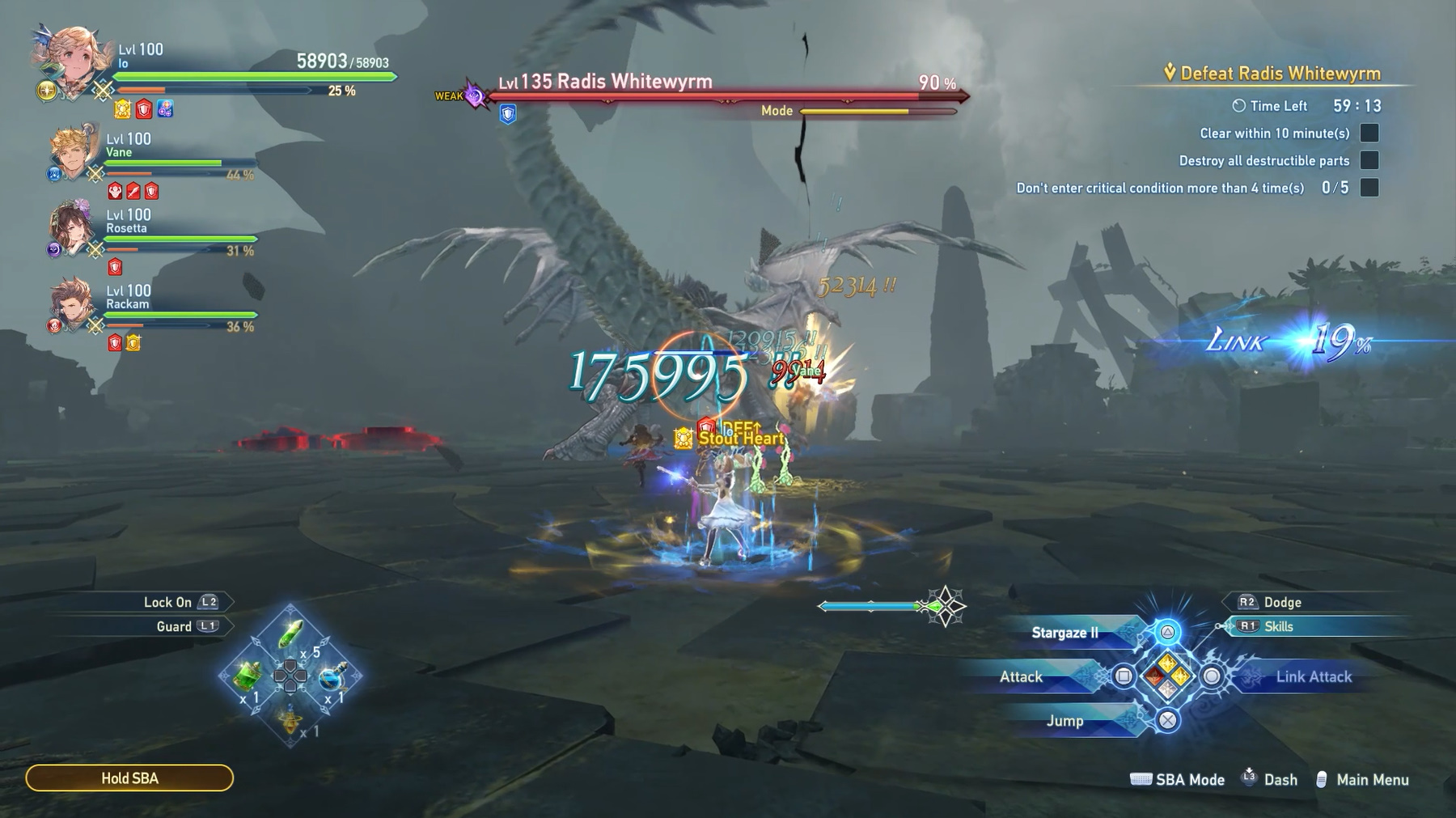Toggle the Lock On option
The width and height of the screenshot is (1456, 818).
[167, 602]
